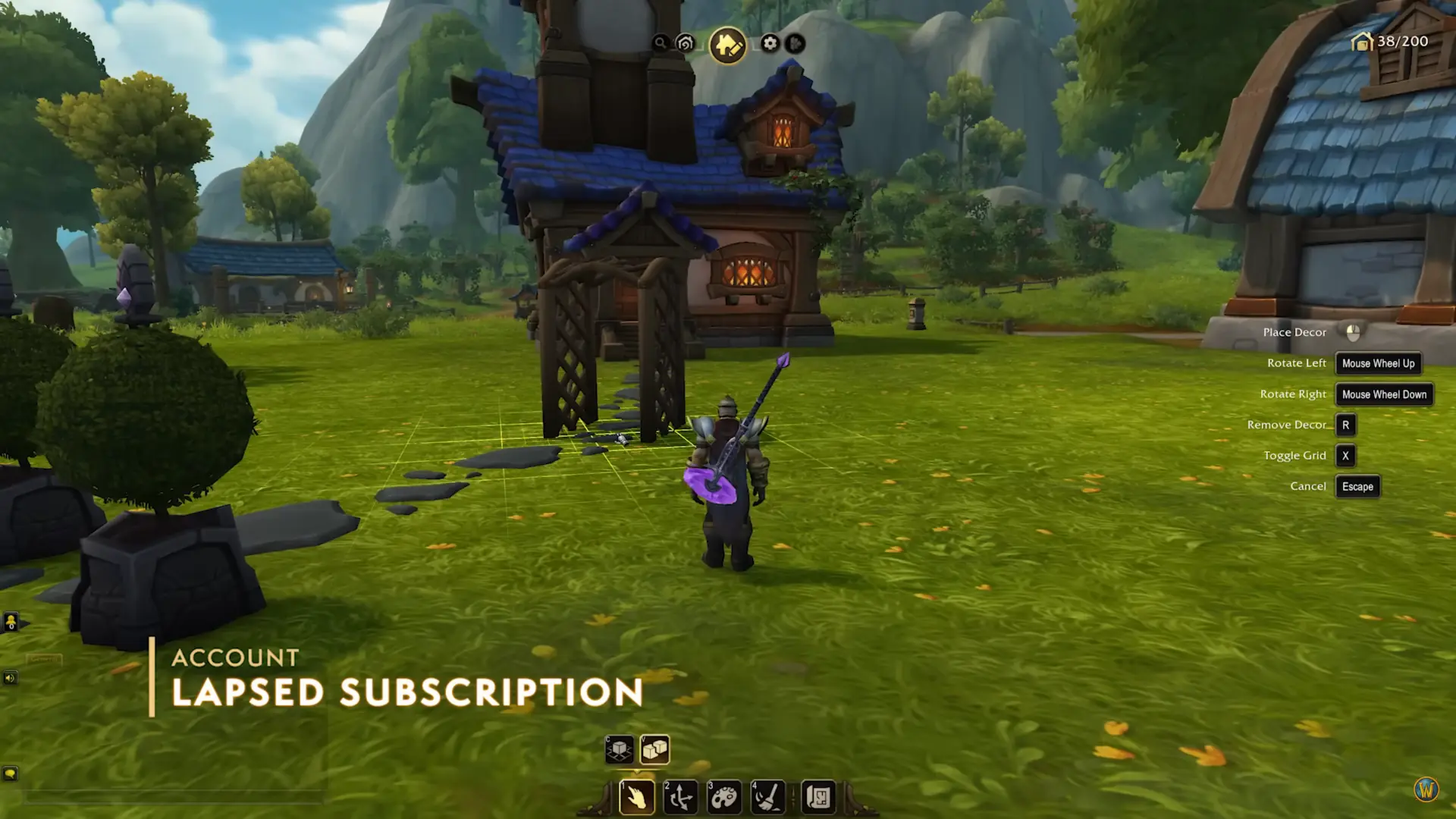Viewport: 1456px width, 819px height.
Task: Toggle the twin cubes collision button
Action: [x=654, y=750]
